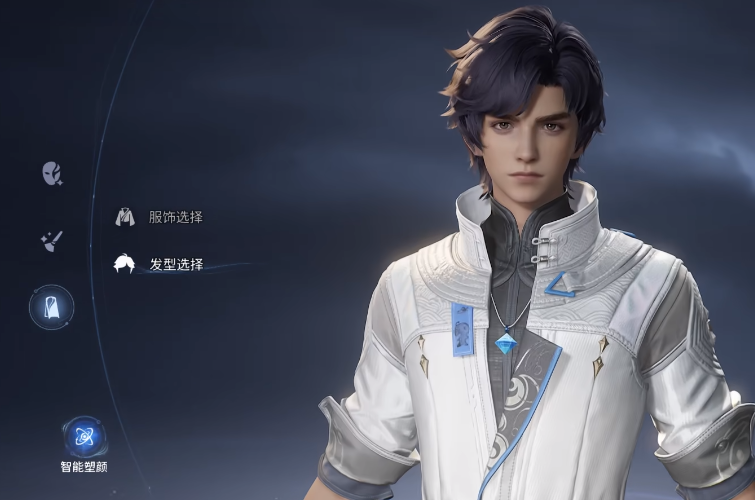Select the highlighted outfit wardrobe tab
This screenshot has width=755, height=500.
pos(51,307)
